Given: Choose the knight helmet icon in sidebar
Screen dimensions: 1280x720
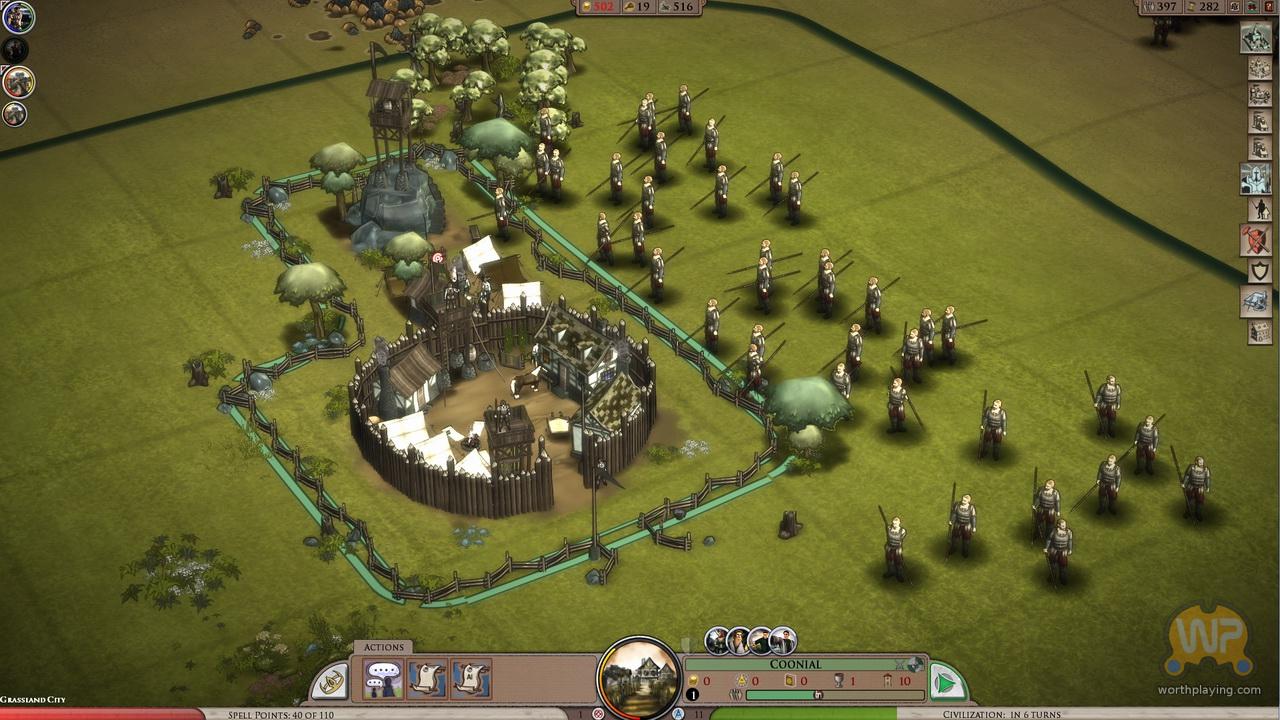Looking at the screenshot, I should (1257, 178).
